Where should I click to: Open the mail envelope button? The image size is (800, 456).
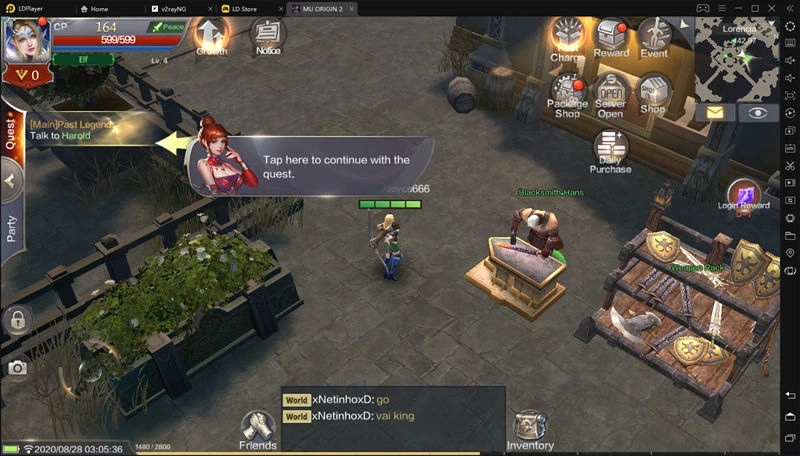tap(715, 112)
